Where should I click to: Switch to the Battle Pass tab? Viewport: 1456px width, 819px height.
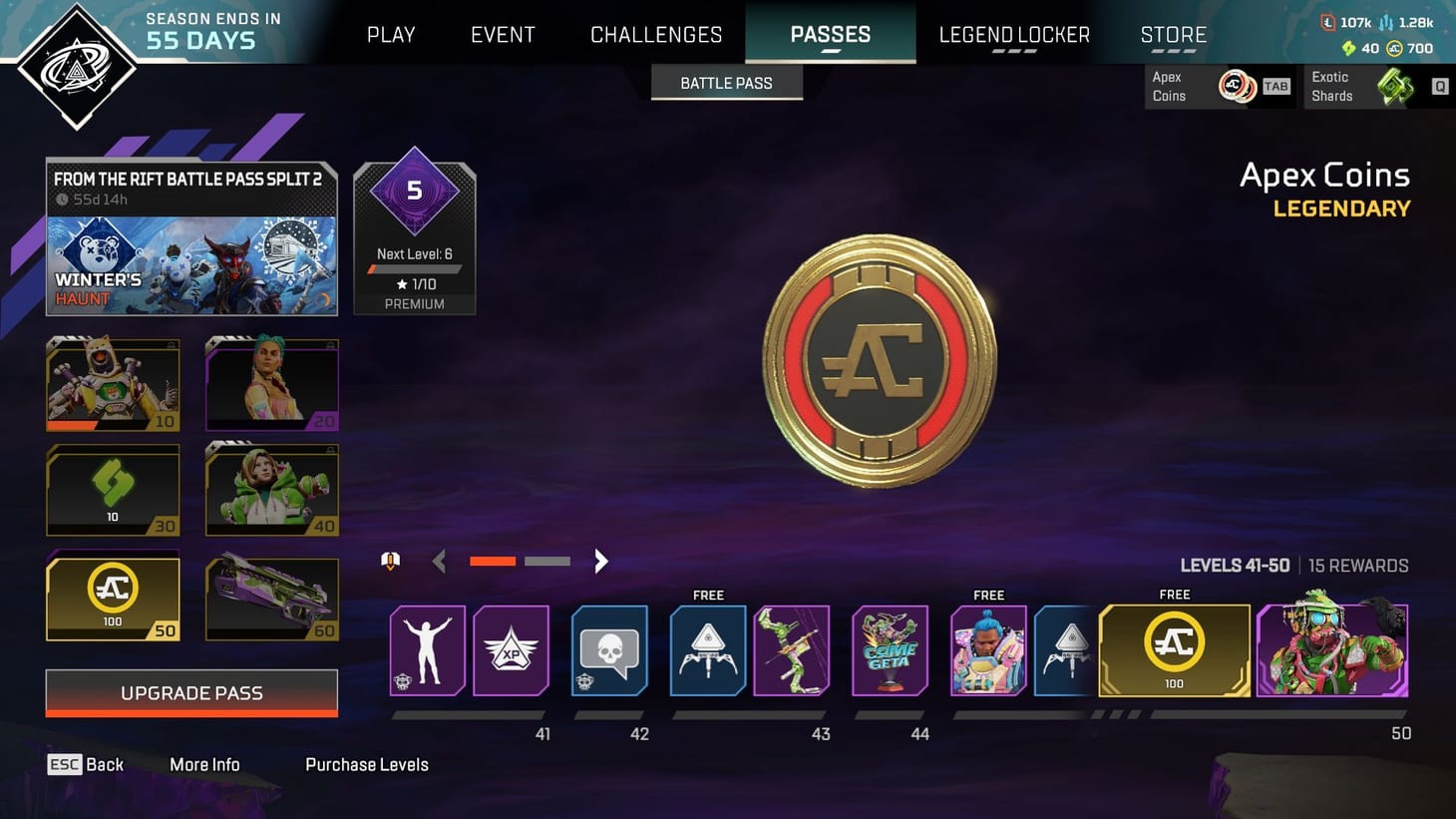tap(726, 82)
